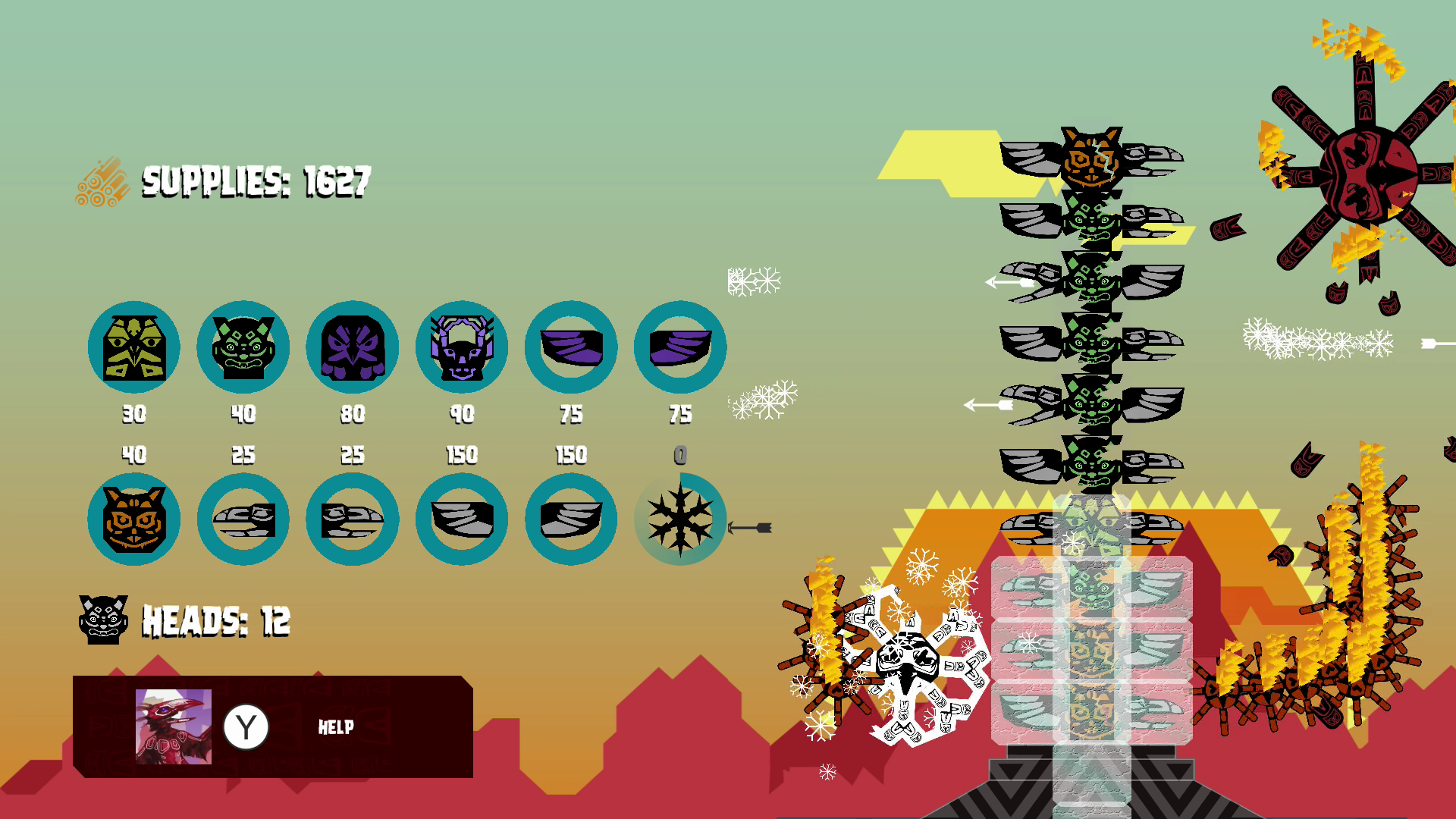1456x819 pixels.
Task: Choose the gray raven beak pointing right
Action: (353, 519)
